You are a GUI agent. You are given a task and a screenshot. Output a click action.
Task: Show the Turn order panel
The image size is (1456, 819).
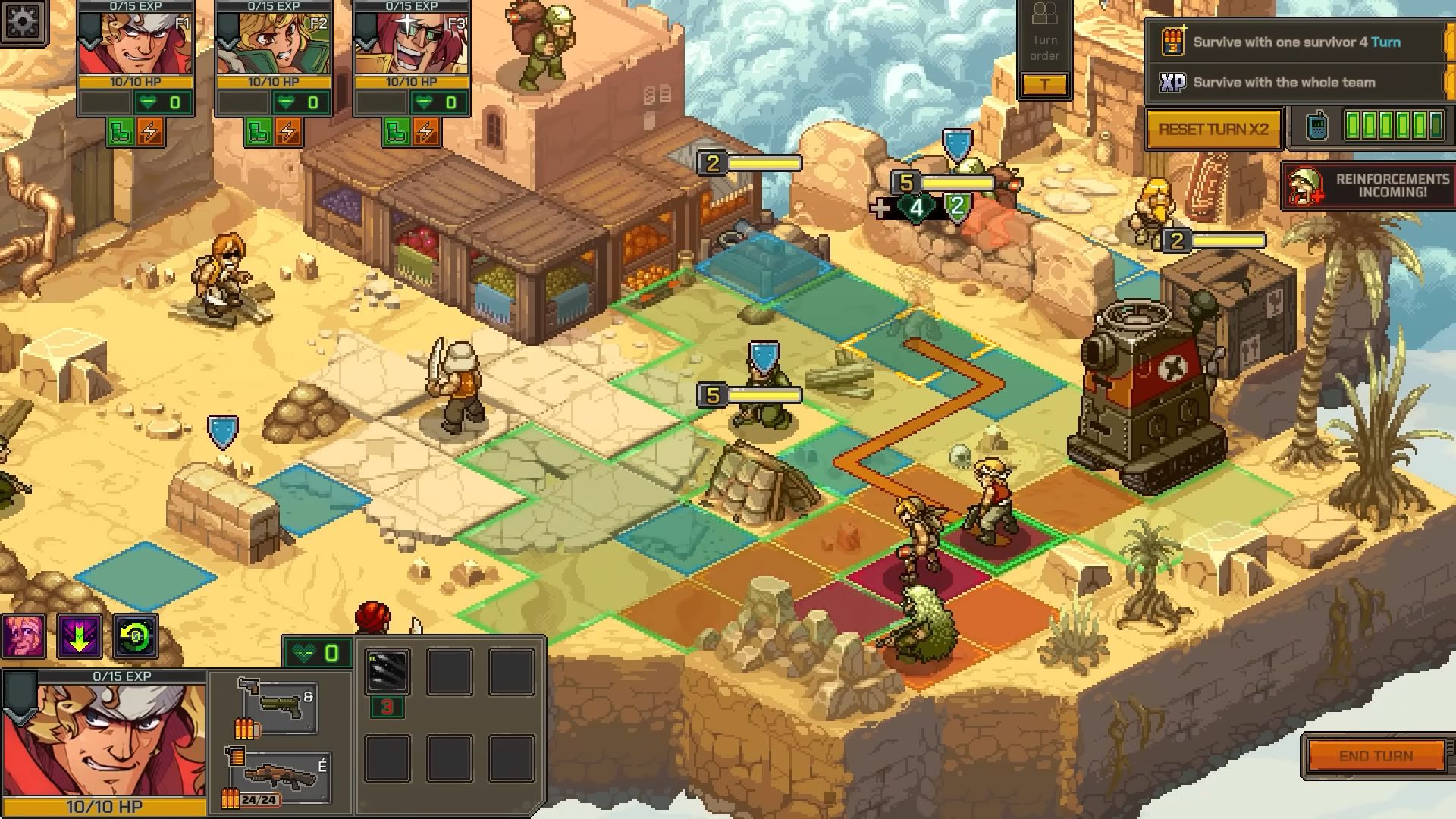click(1044, 47)
